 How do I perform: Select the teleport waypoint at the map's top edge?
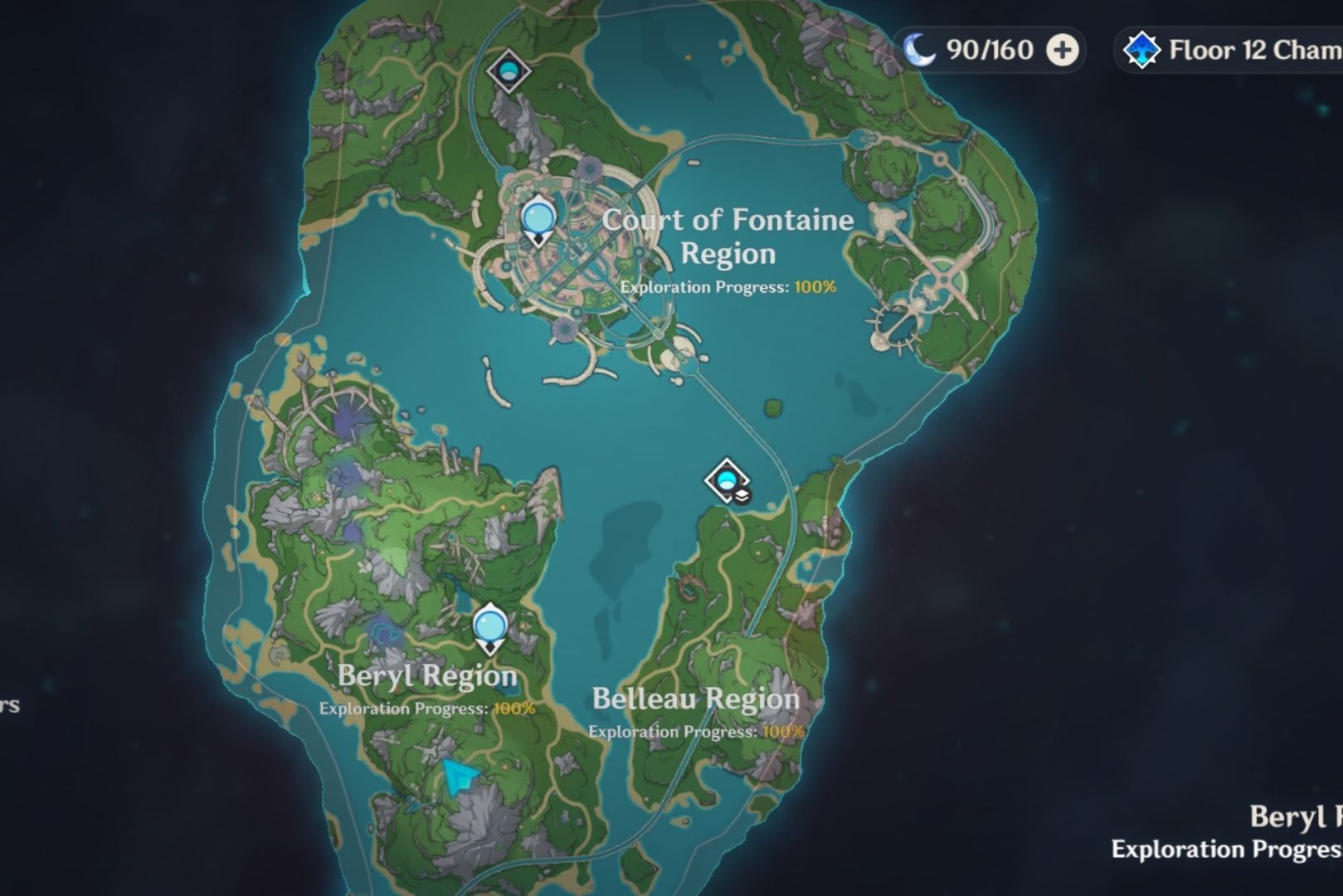(x=511, y=71)
